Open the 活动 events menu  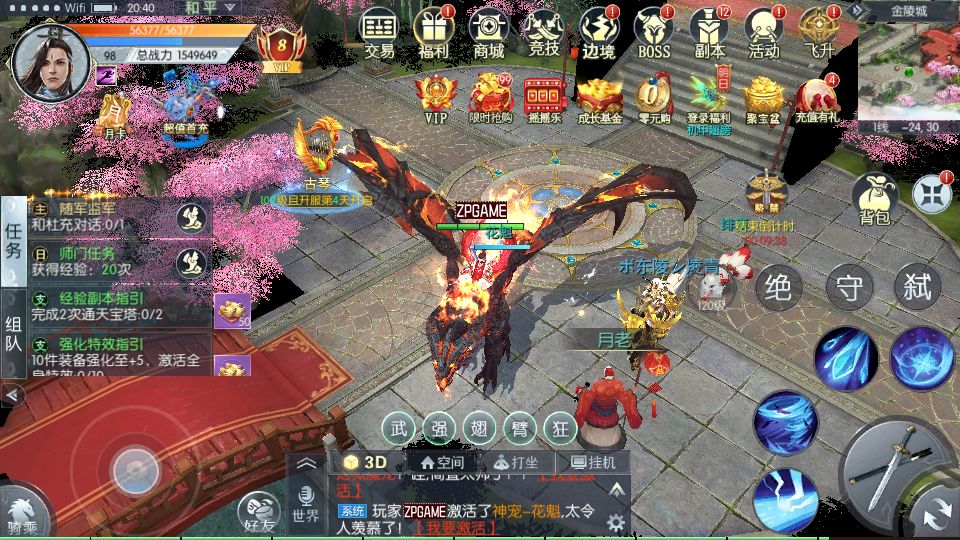(x=764, y=32)
